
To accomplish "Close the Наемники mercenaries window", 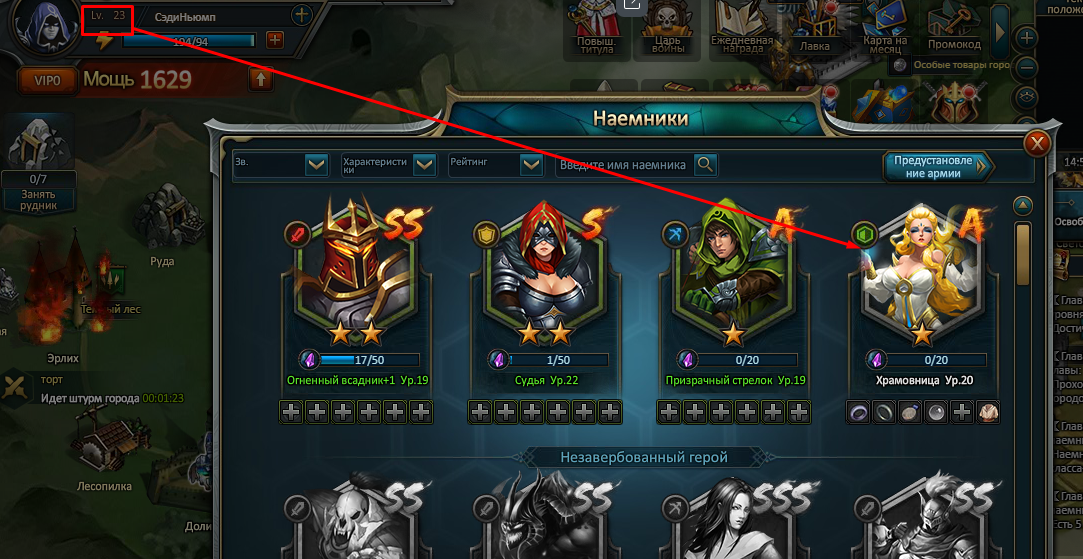I will click(x=1039, y=144).
